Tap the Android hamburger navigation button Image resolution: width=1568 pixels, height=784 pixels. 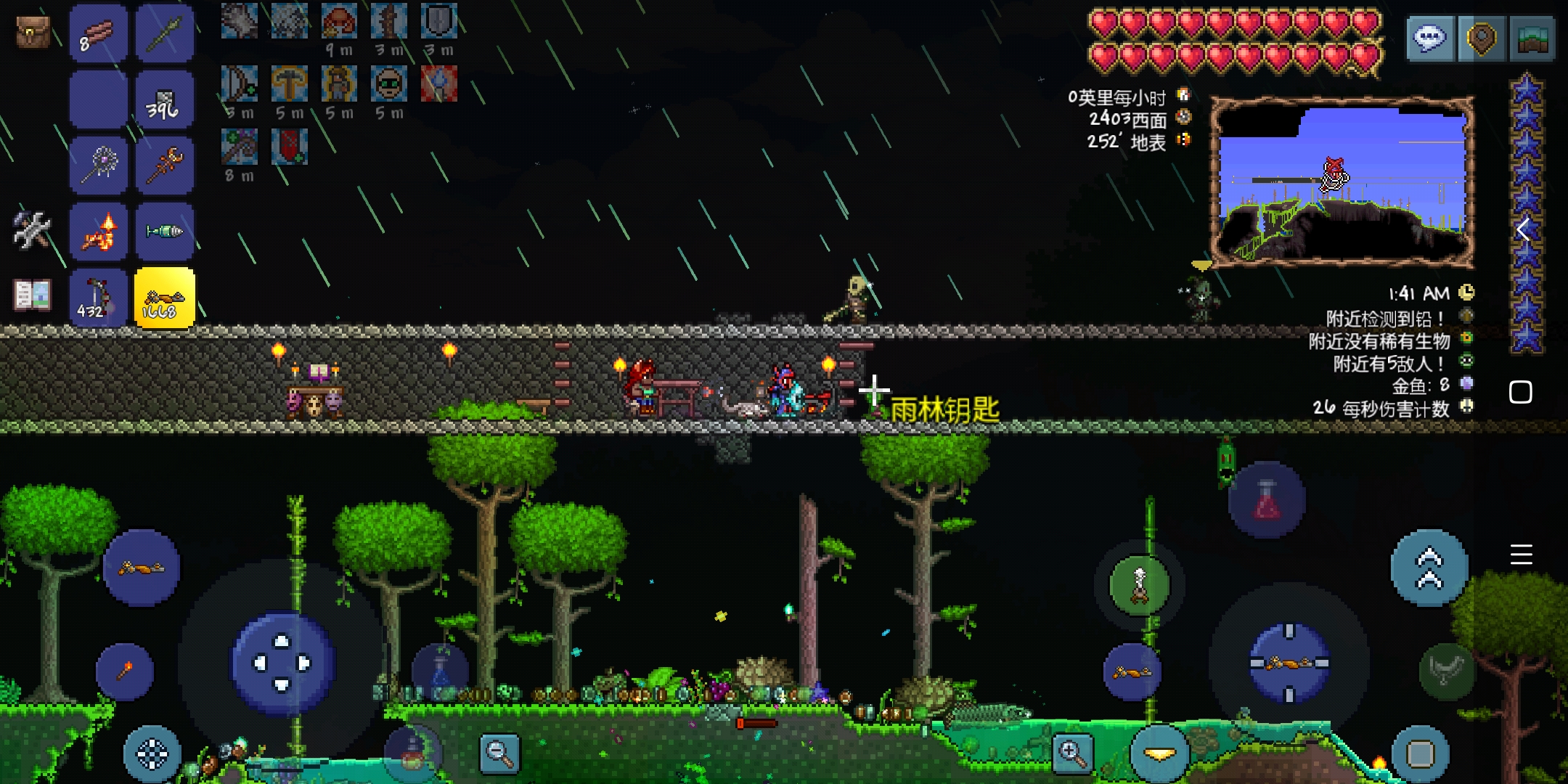click(x=1521, y=555)
